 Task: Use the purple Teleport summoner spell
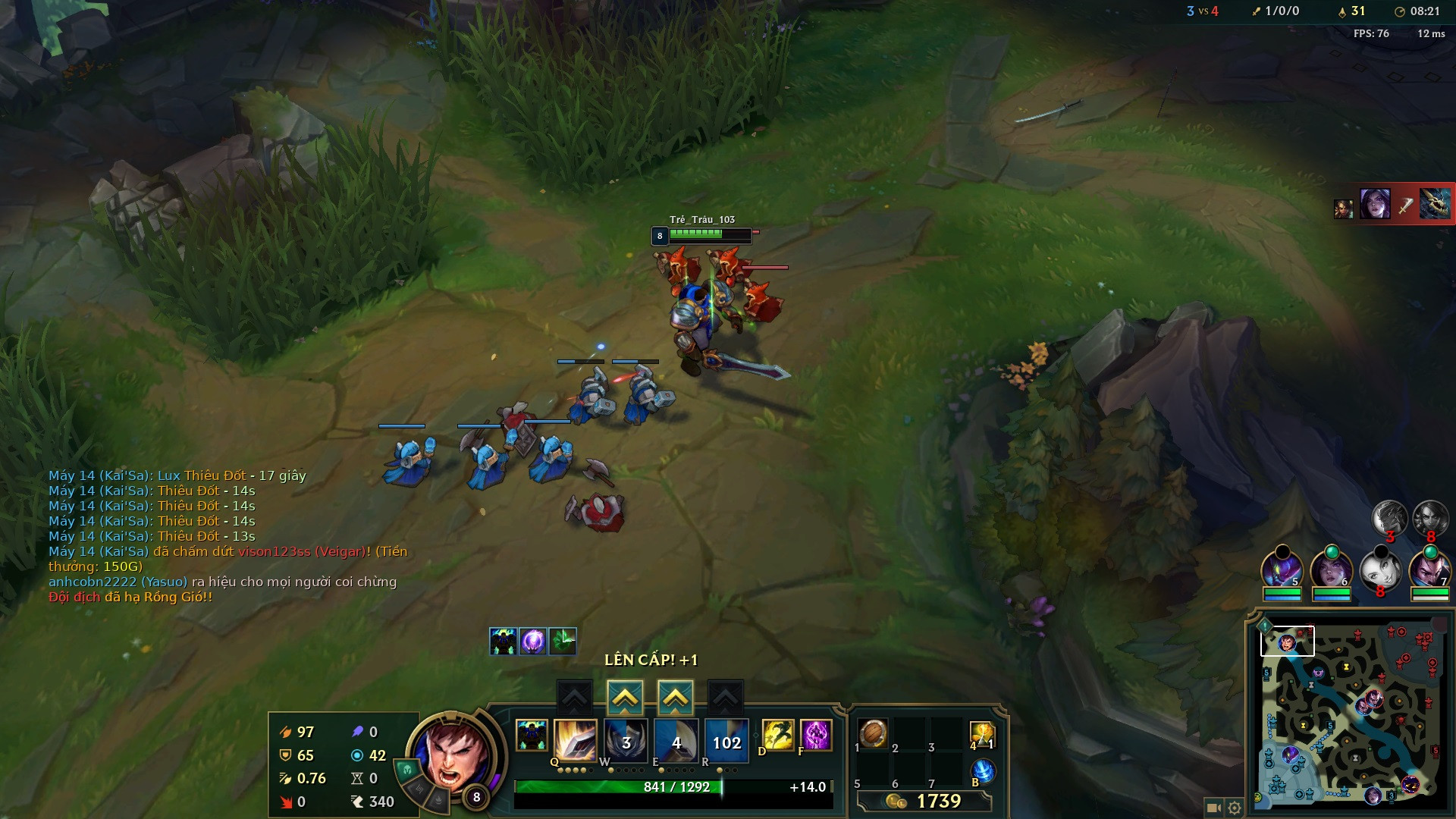coord(816,734)
